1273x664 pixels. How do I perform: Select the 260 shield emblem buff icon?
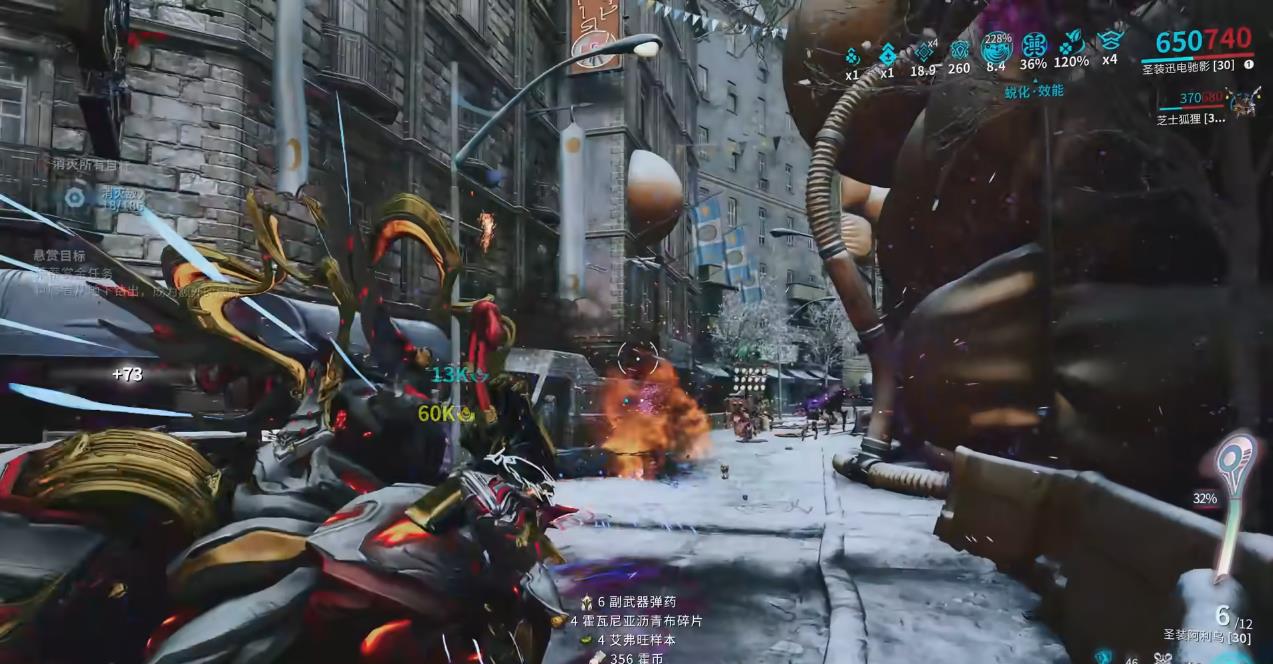pos(959,50)
